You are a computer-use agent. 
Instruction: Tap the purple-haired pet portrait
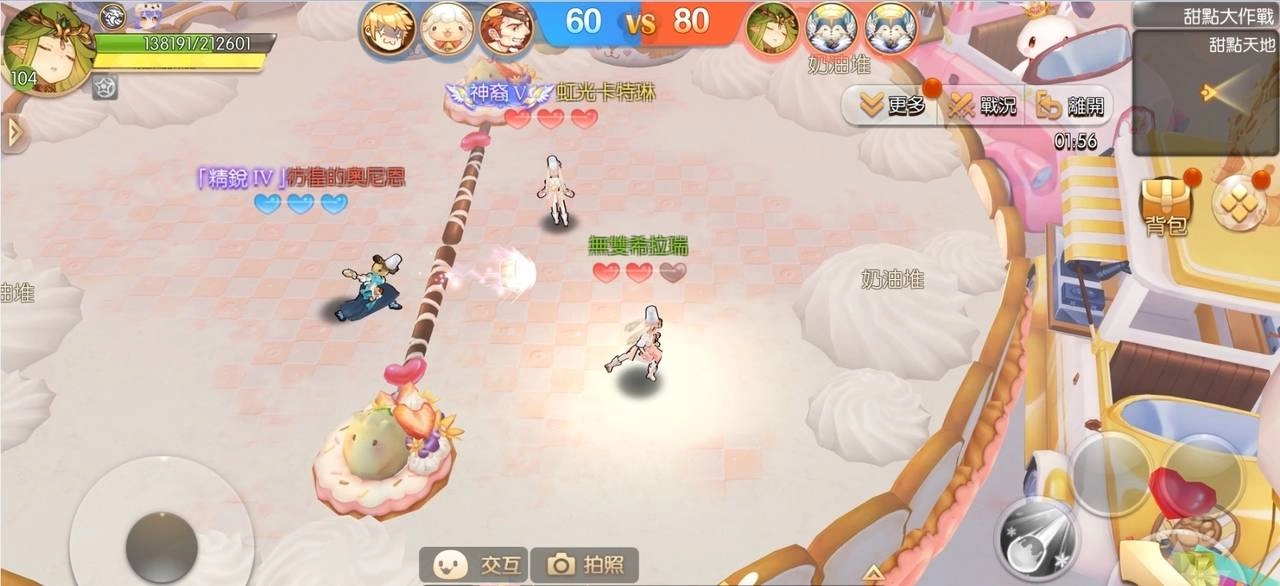[148, 15]
